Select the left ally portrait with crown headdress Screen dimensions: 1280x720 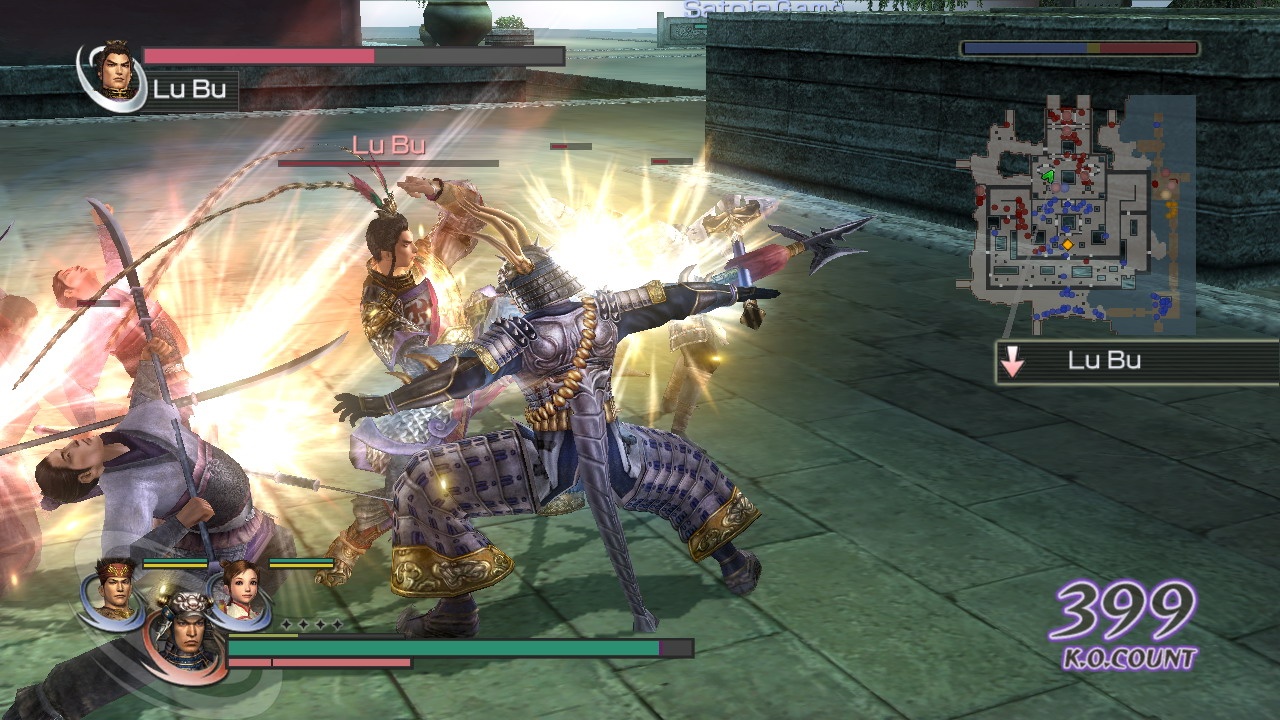pyautogui.click(x=115, y=590)
